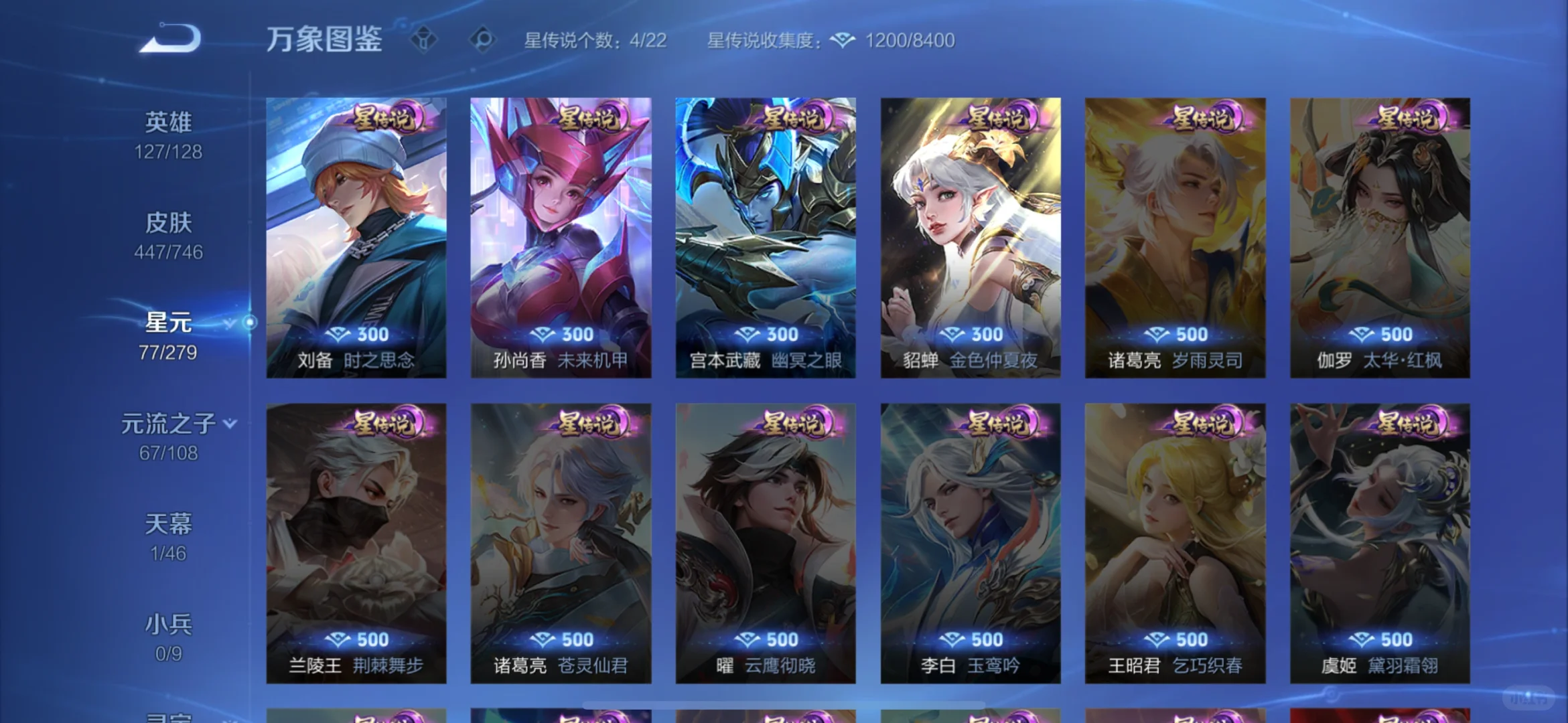The width and height of the screenshot is (1568, 723).
Task: Collapse the 星元 radio dot indicator
Action: [x=251, y=321]
